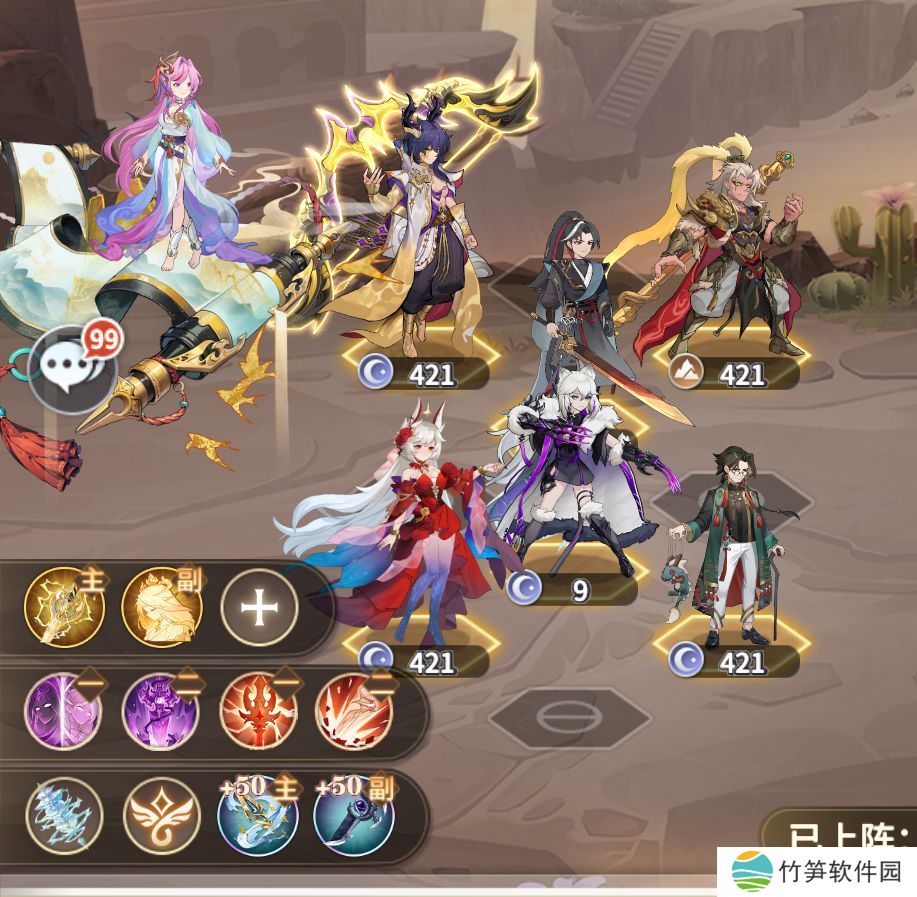Activate the red slashing claw skill

pyautogui.click(x=354, y=711)
